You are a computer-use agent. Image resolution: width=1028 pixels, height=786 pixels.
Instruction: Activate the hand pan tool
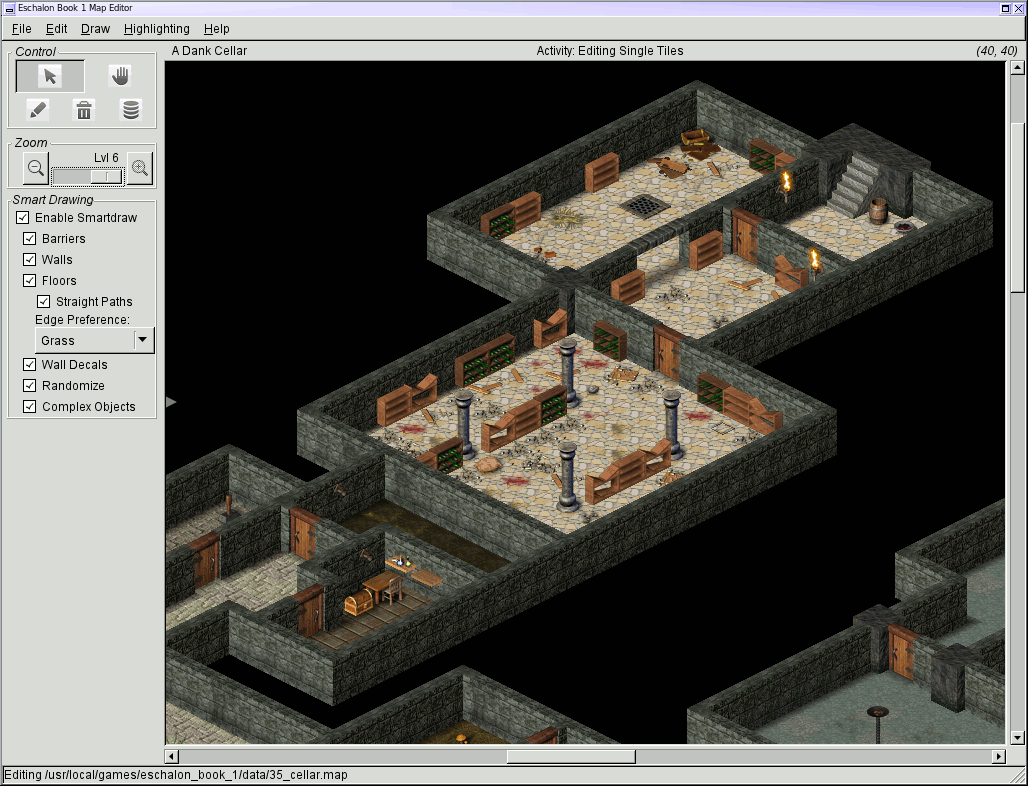click(120, 77)
